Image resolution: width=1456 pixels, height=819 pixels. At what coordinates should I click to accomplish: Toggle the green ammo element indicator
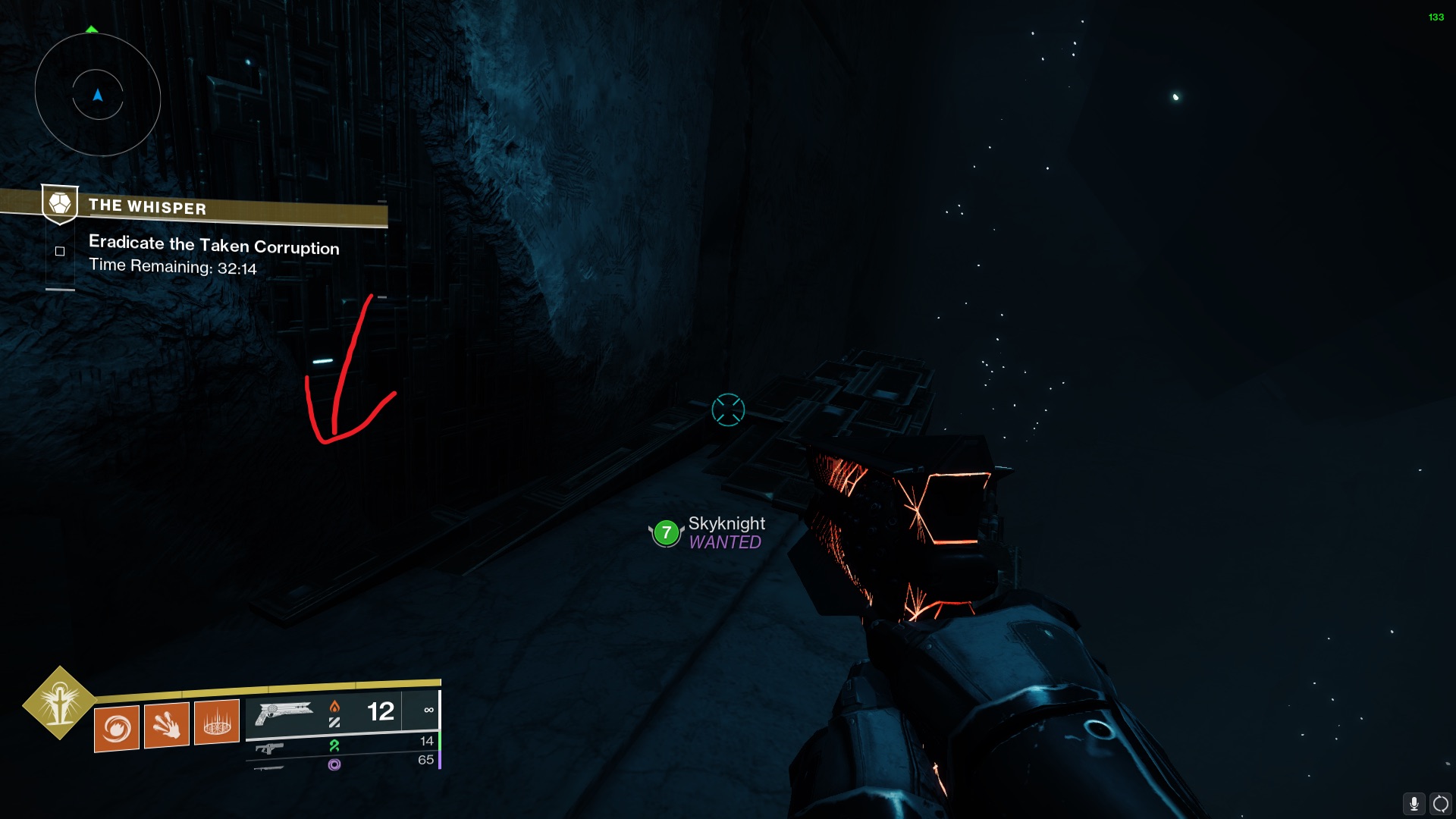334,745
